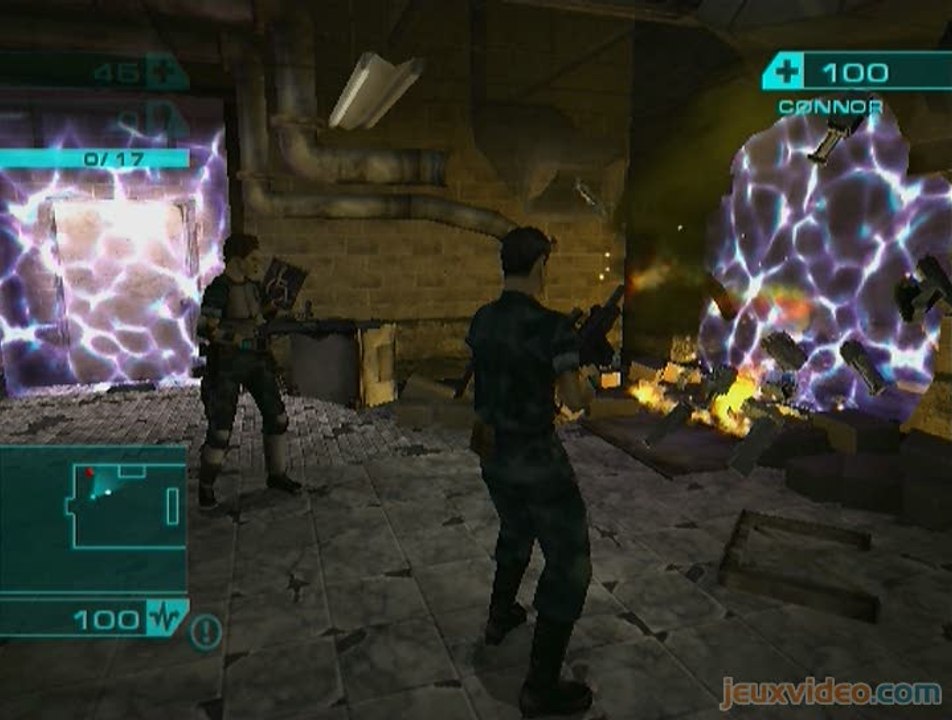Open the jeuxvideo.com watermark link

click(829, 692)
